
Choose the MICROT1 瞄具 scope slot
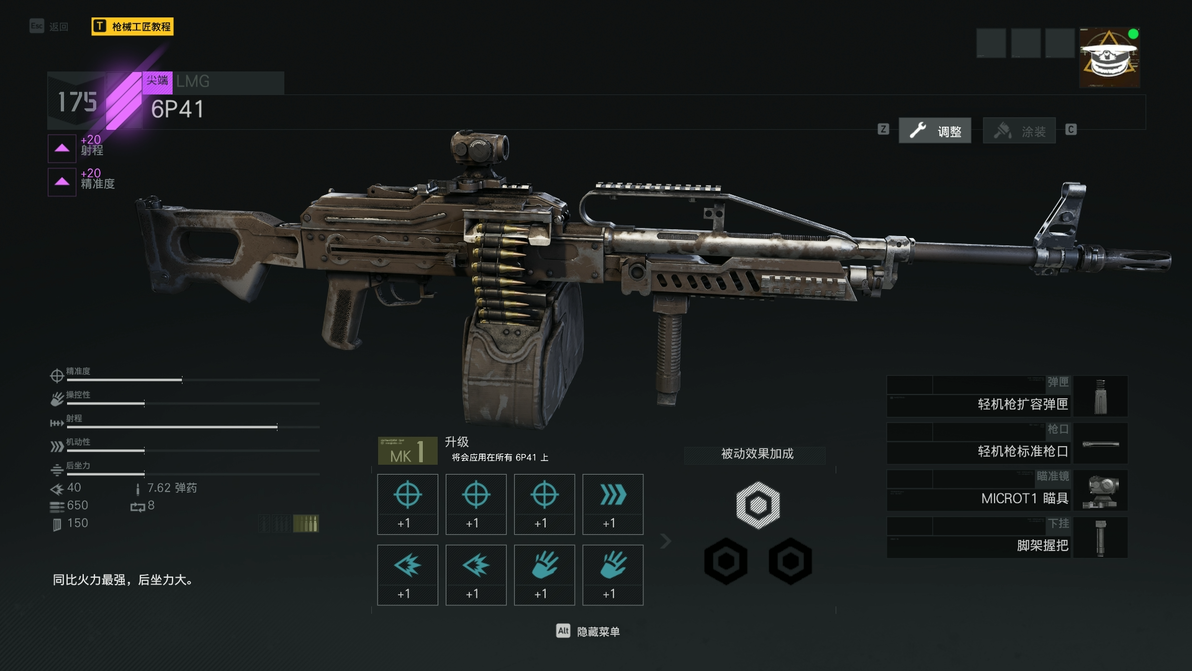pos(1006,491)
